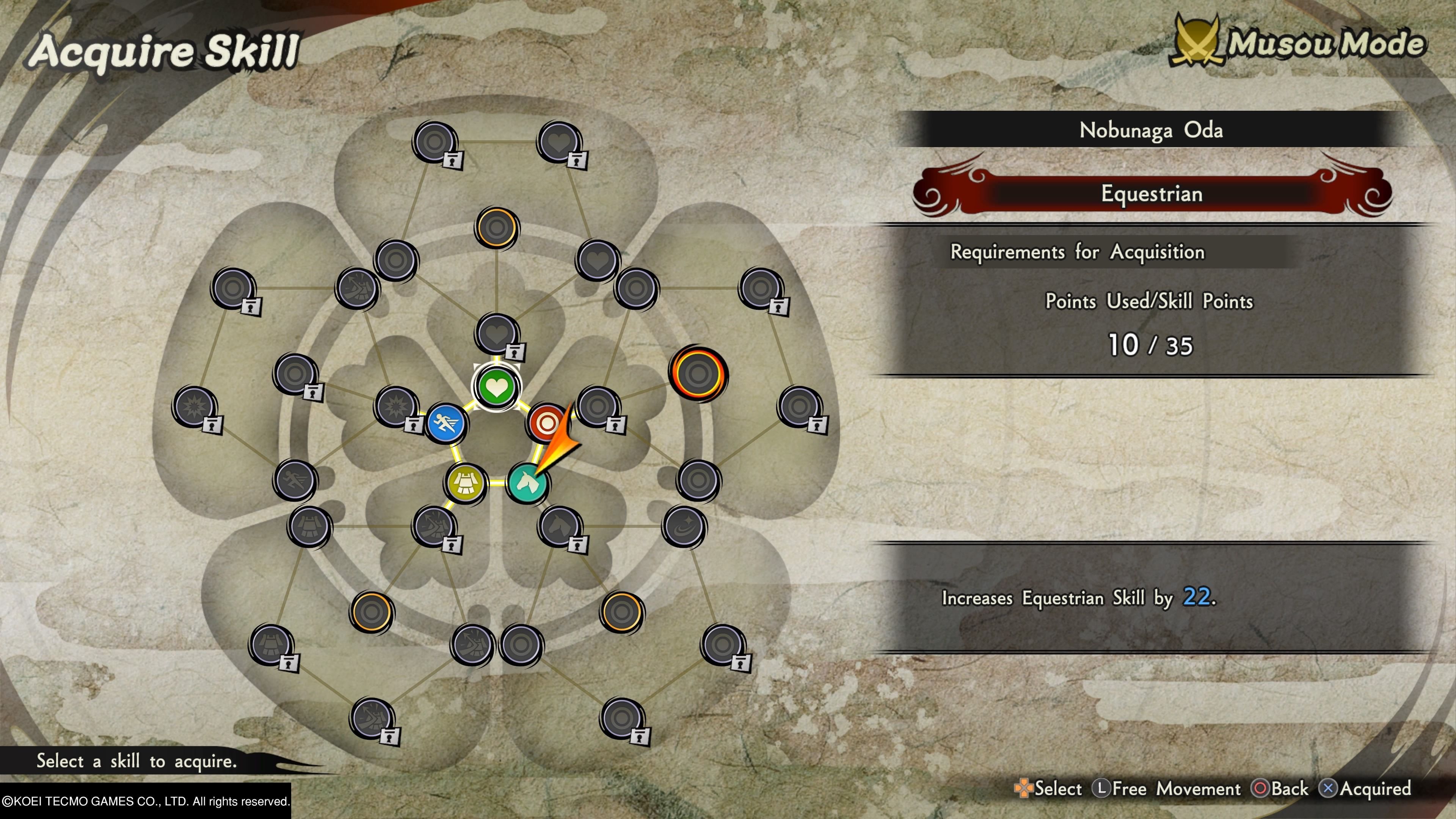1456x819 pixels.
Task: Select the red bullseye skill node
Action: (546, 422)
